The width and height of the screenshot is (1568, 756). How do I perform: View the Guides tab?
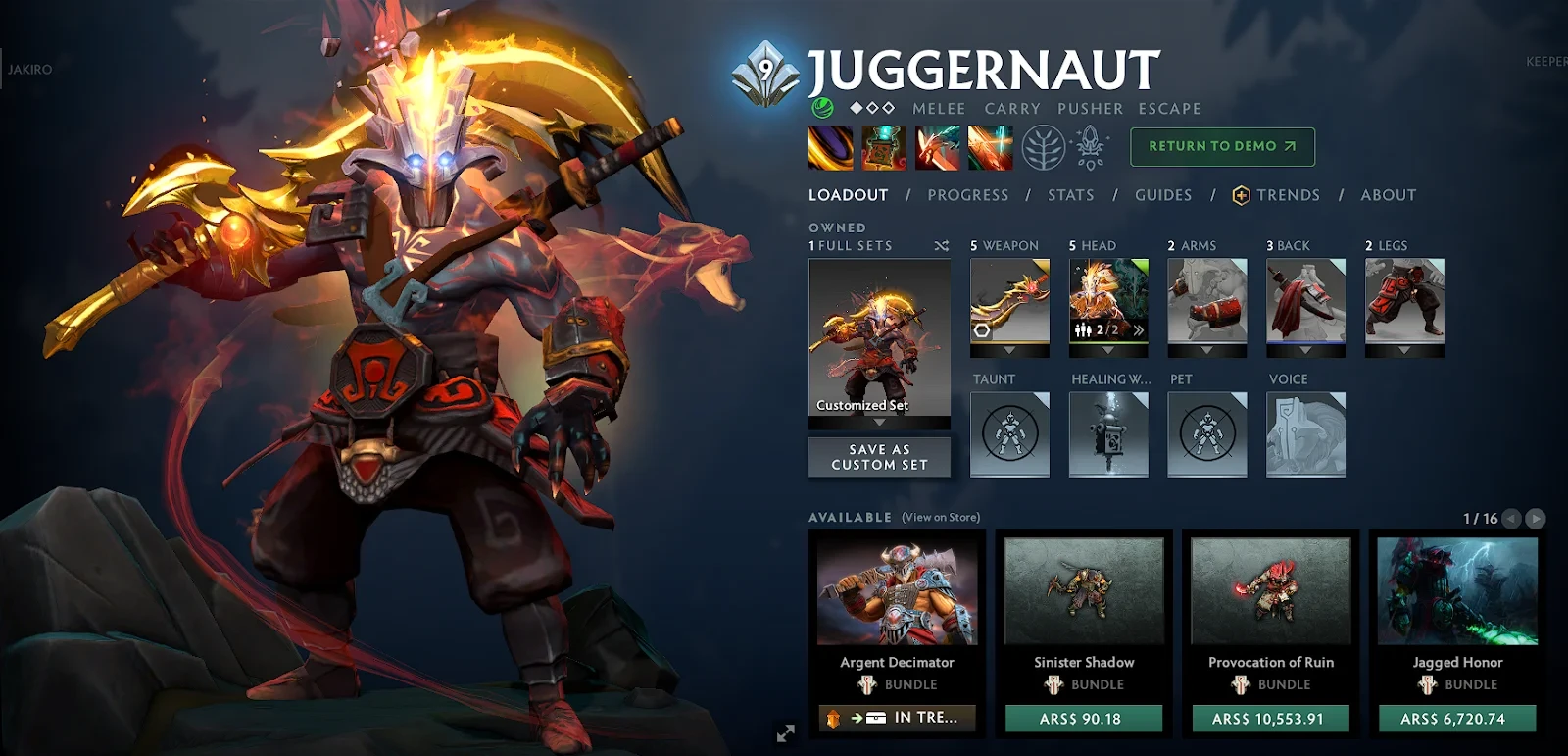tap(1163, 195)
